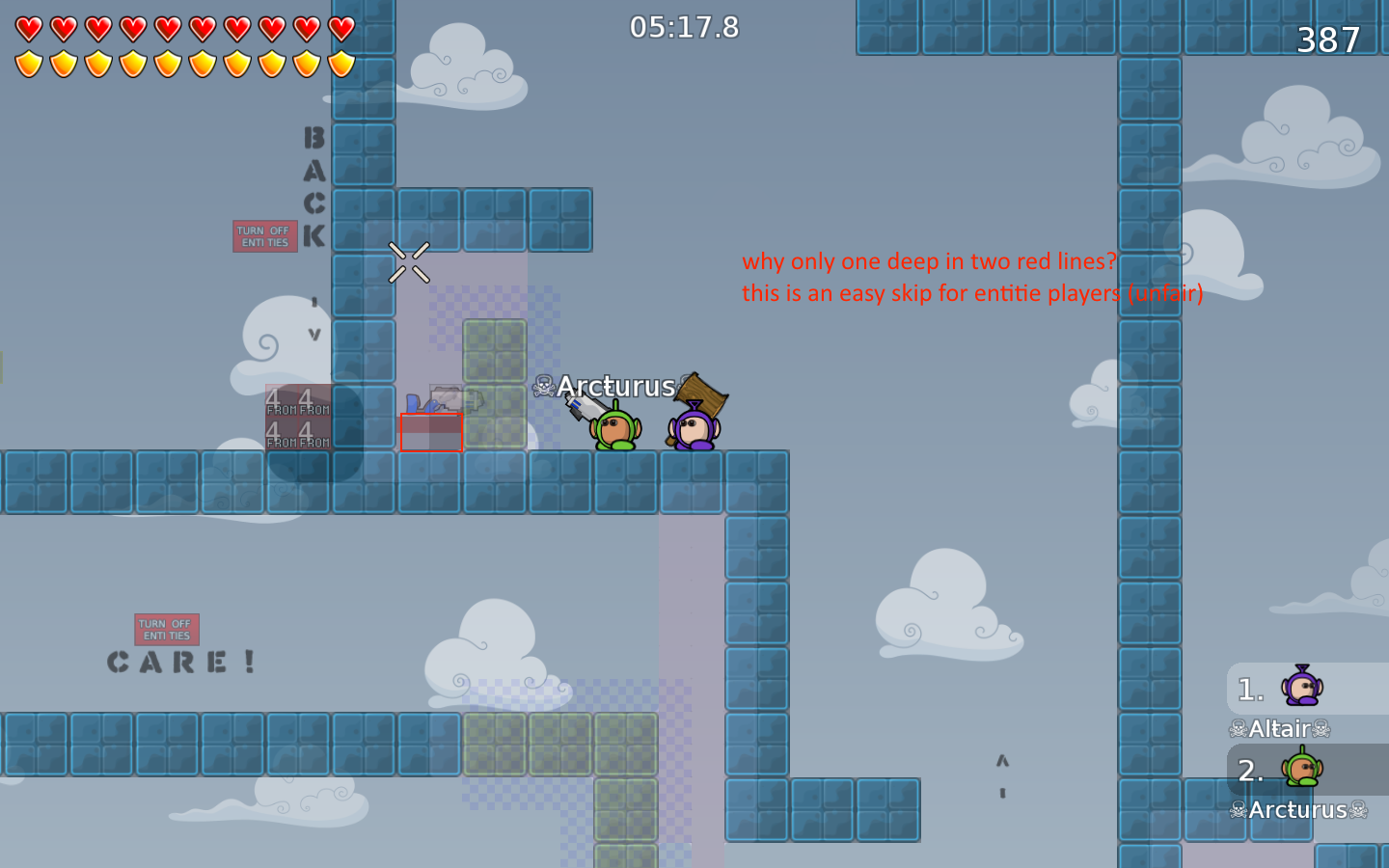Select rank 1 Altair scoreboard entry
The width and height of the screenshot is (1389, 868).
pos(1273,689)
